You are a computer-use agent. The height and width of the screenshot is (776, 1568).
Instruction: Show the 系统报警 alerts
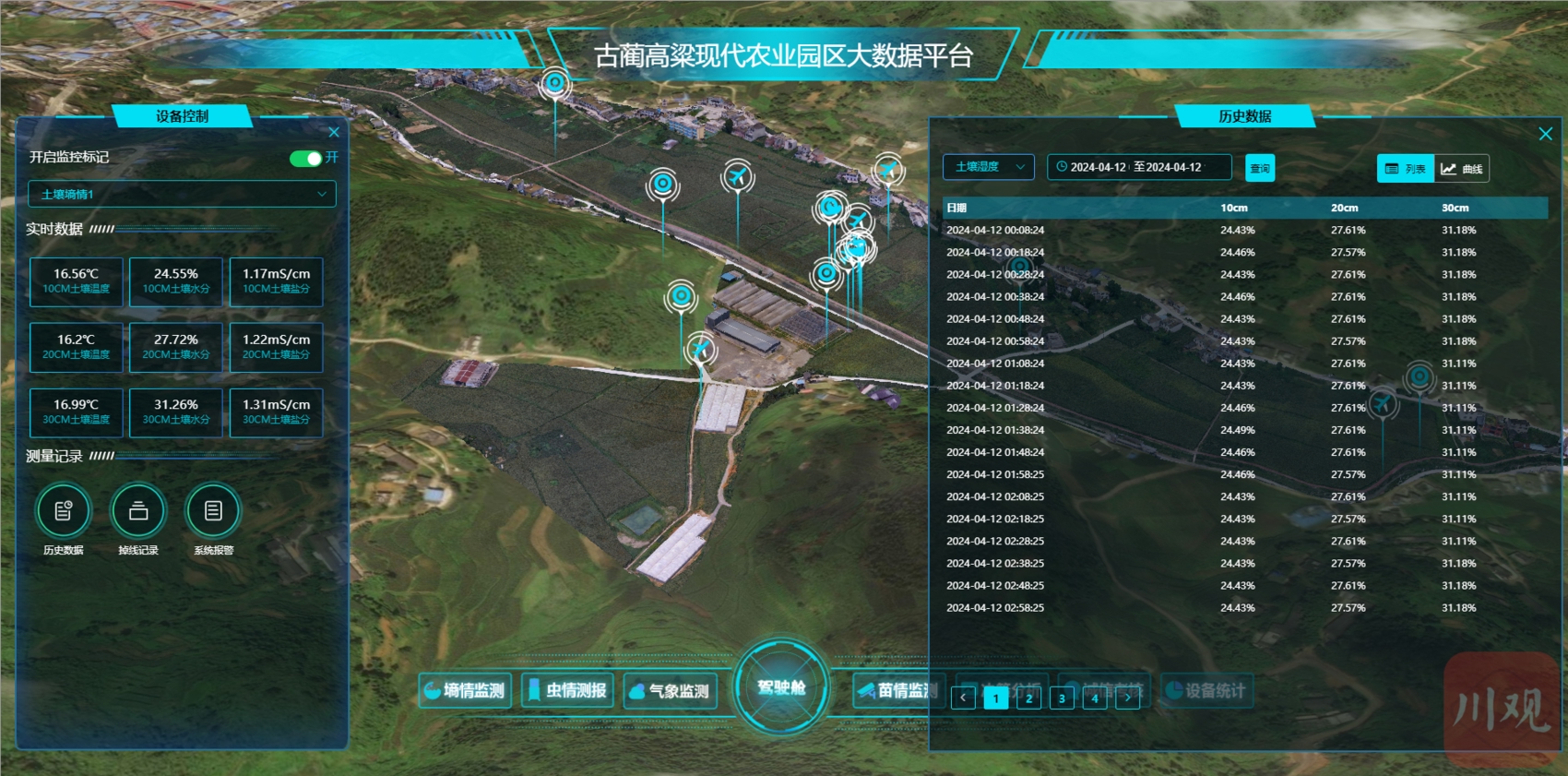point(213,511)
